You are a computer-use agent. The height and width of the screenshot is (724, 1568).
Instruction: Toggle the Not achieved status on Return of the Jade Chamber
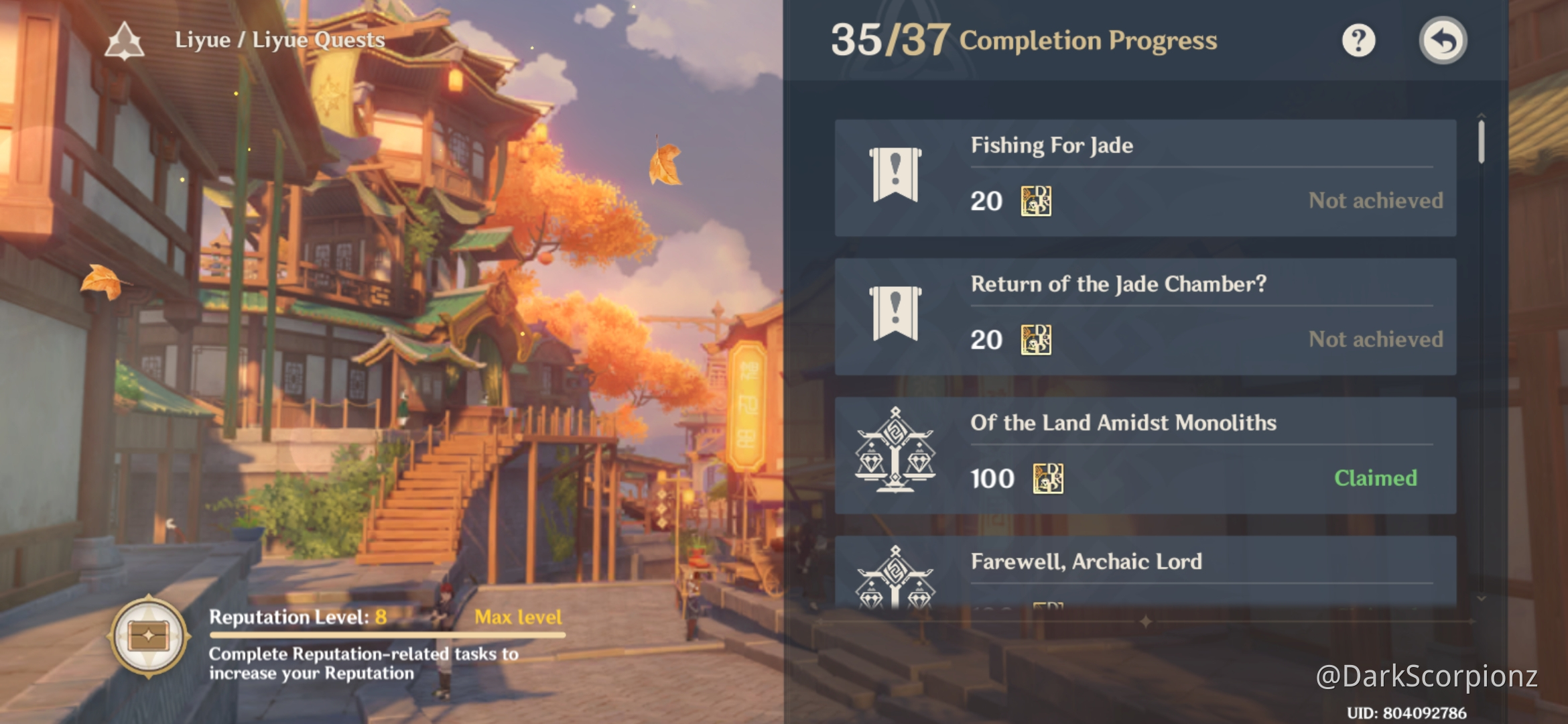coord(1374,339)
